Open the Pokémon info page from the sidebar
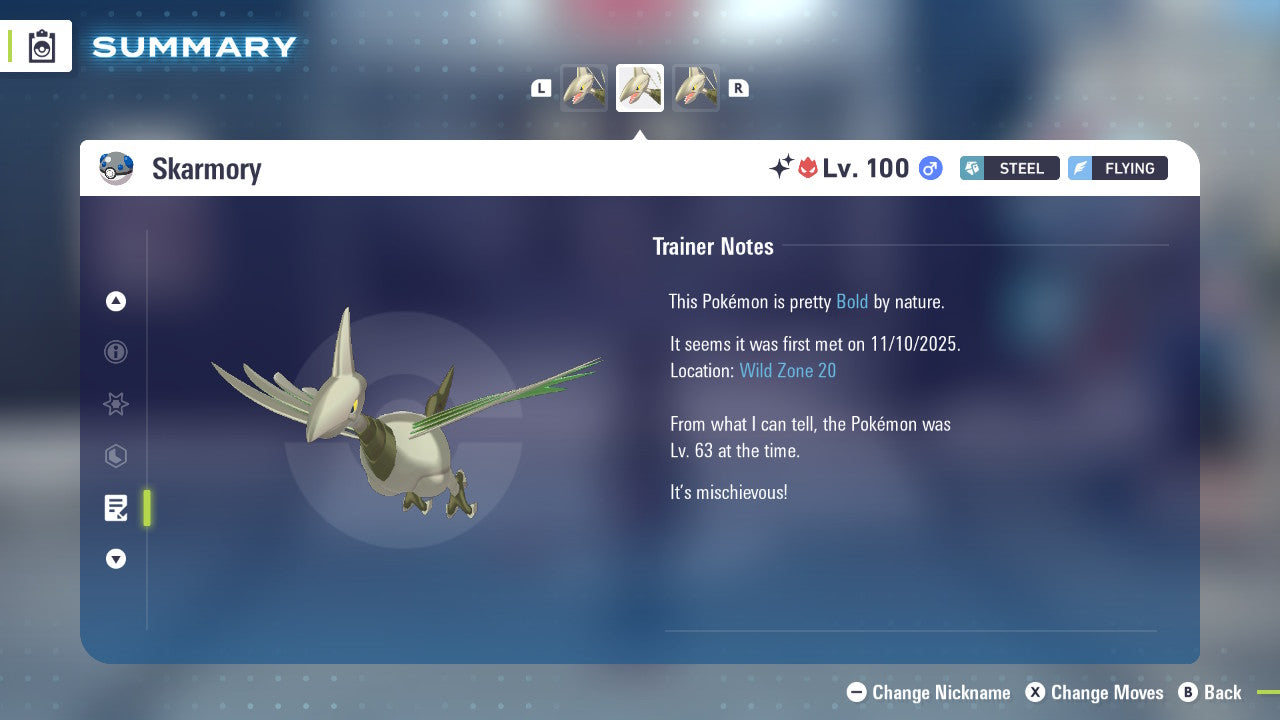The height and width of the screenshot is (720, 1280). [x=116, y=352]
